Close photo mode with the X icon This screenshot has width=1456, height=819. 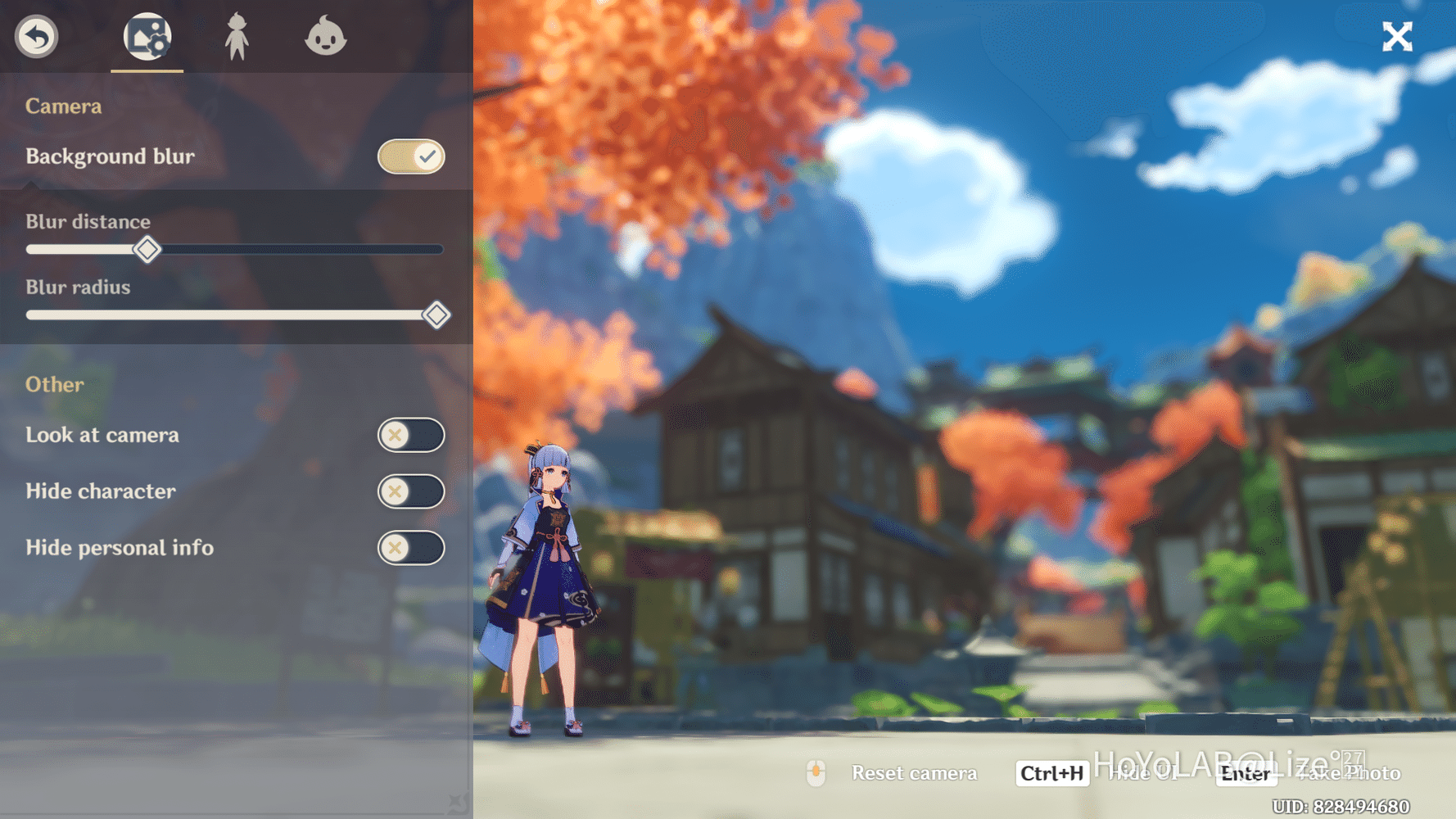(1397, 36)
